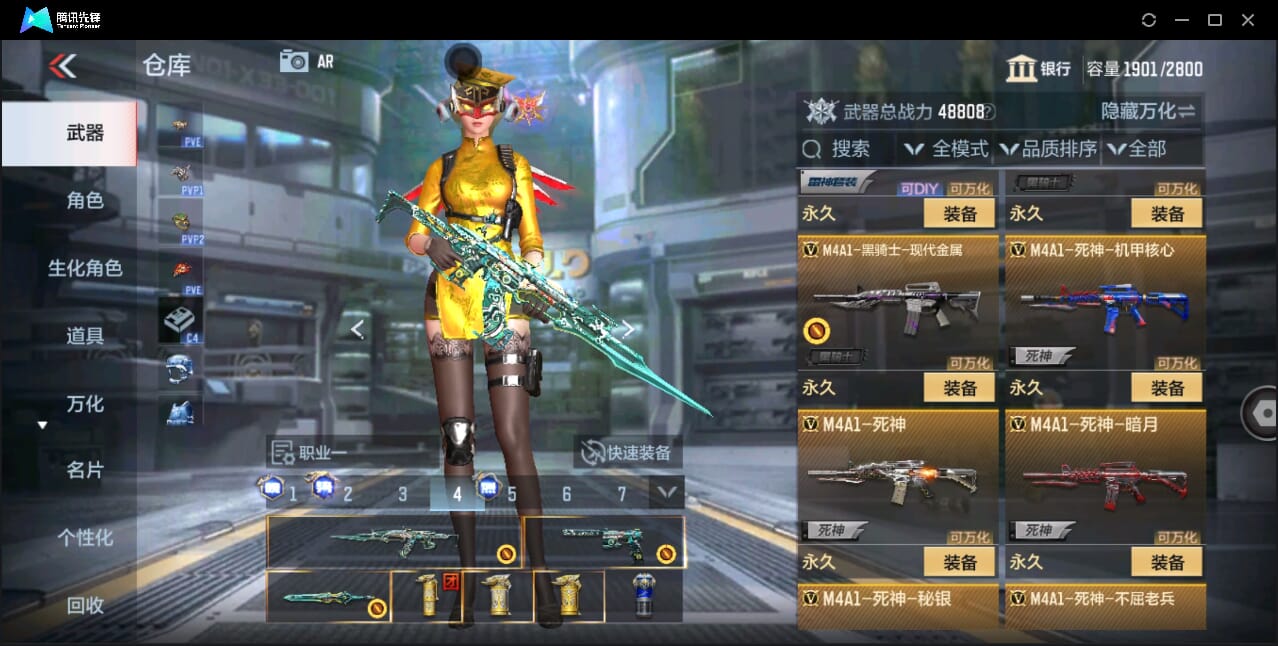
Task: Open the 全模式 mode filter dropdown
Action: click(946, 149)
